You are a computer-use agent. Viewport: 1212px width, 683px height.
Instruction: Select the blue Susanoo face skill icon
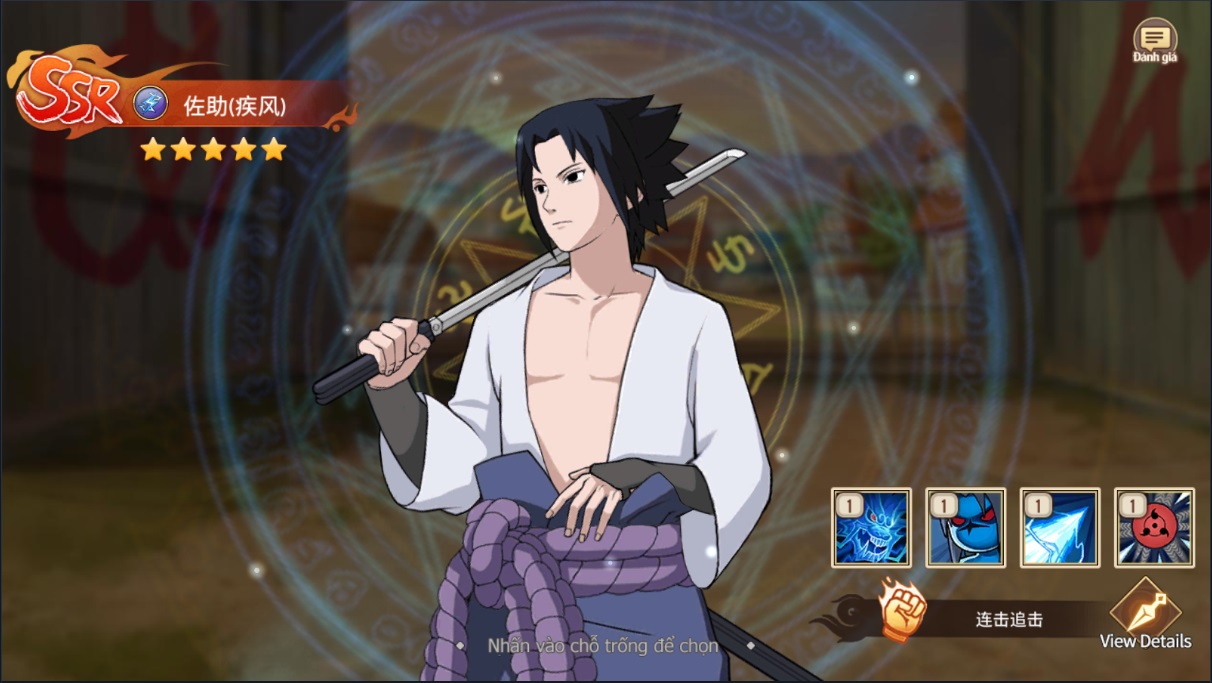click(x=871, y=528)
